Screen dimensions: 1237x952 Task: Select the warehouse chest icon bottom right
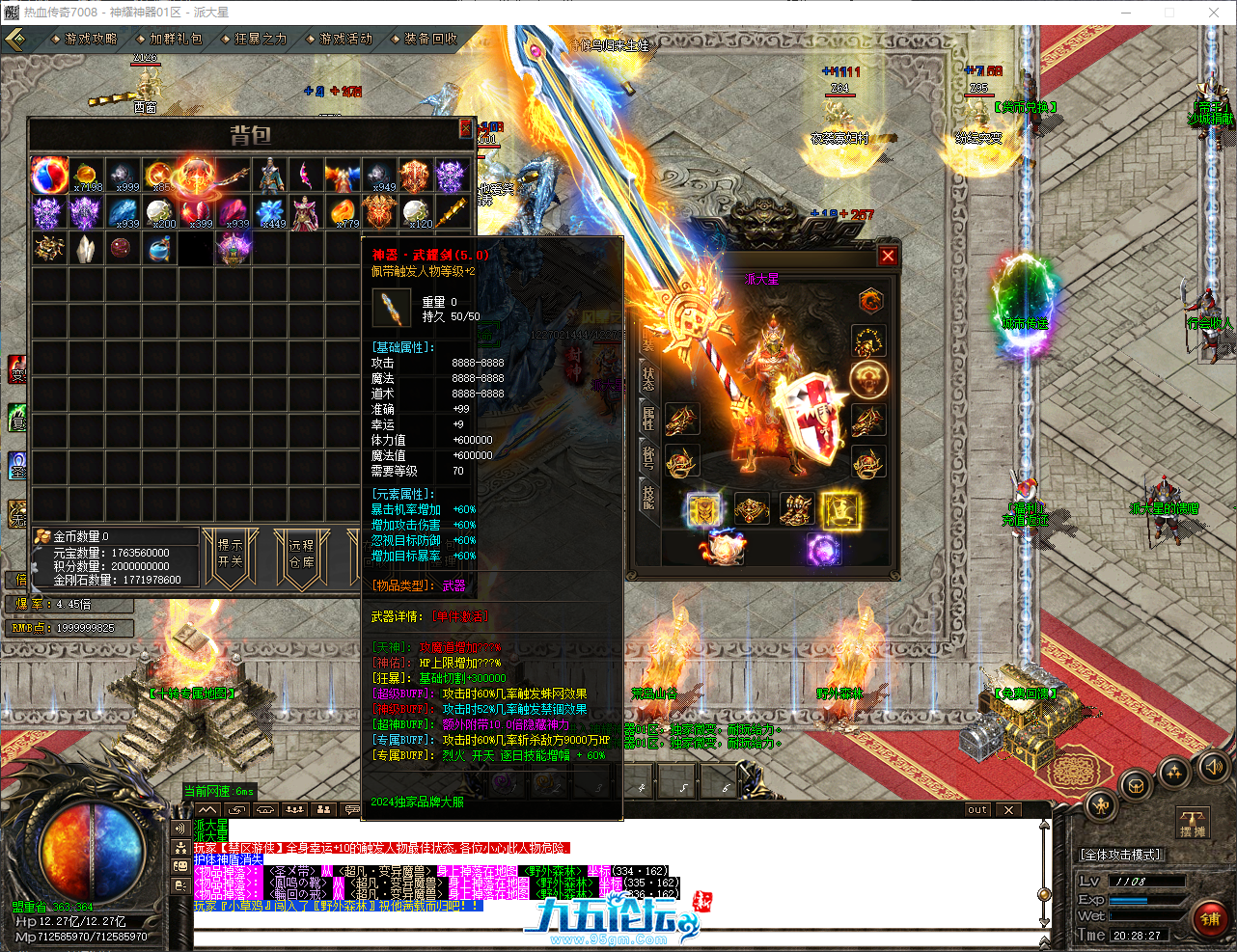pos(1136,786)
